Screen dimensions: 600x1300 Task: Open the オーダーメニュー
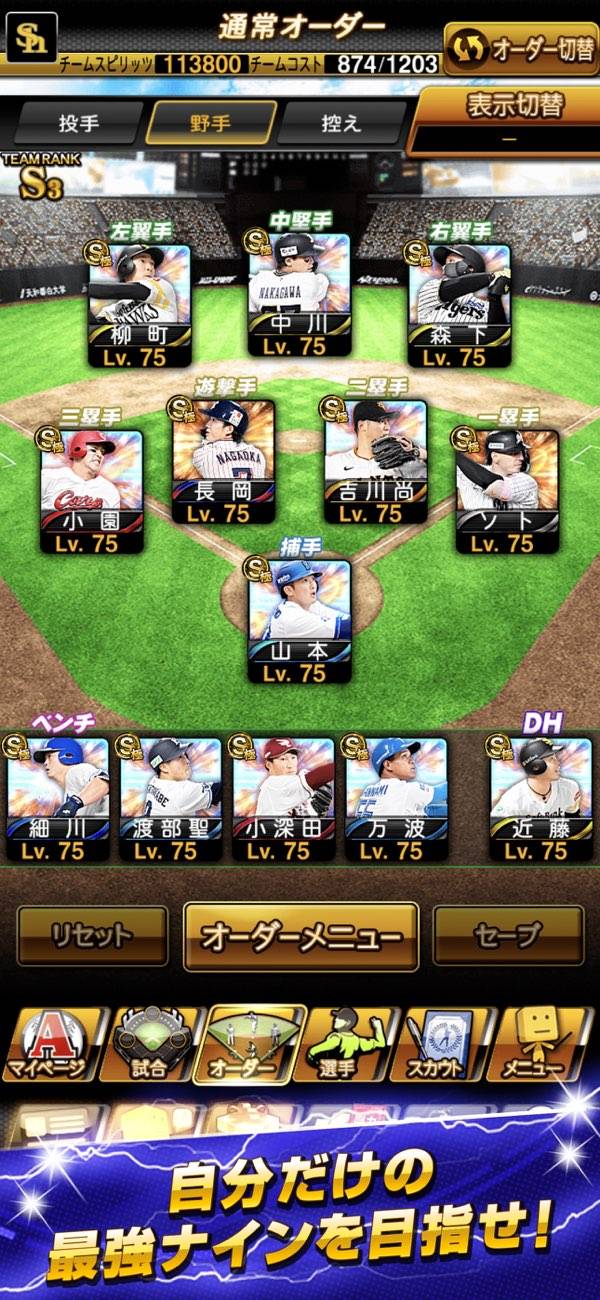(x=301, y=936)
